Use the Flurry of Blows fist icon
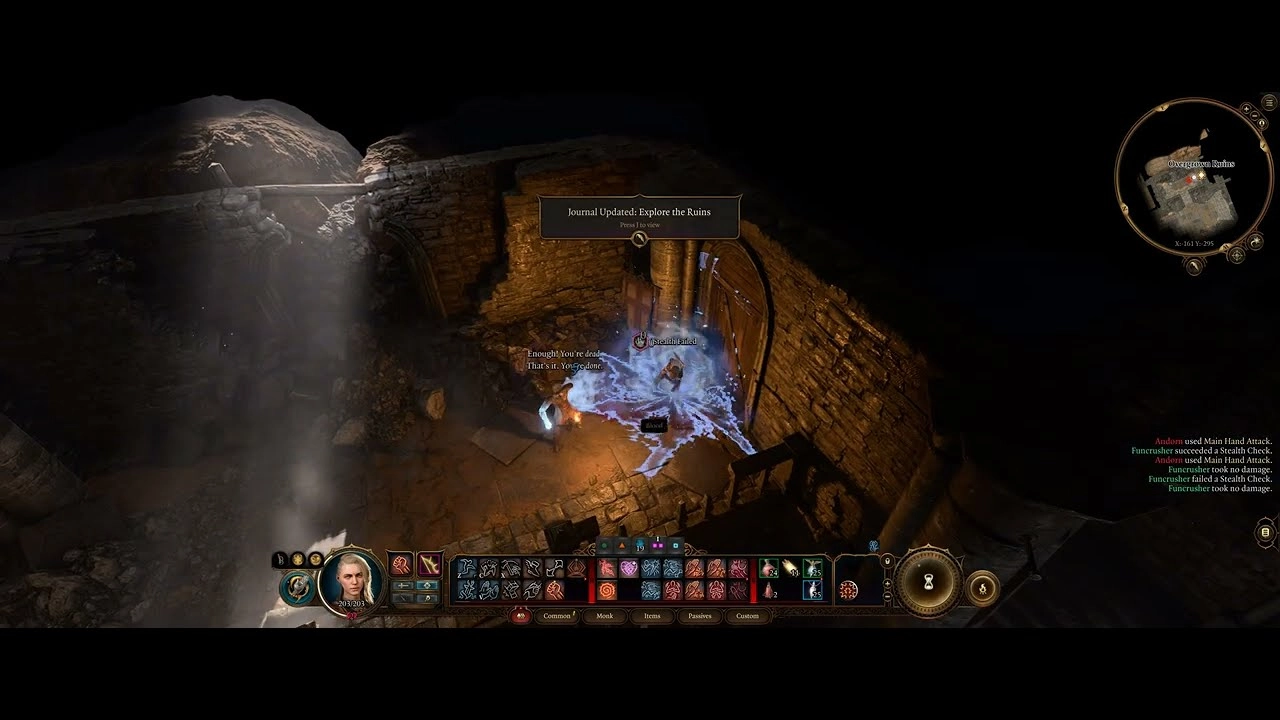 (556, 592)
